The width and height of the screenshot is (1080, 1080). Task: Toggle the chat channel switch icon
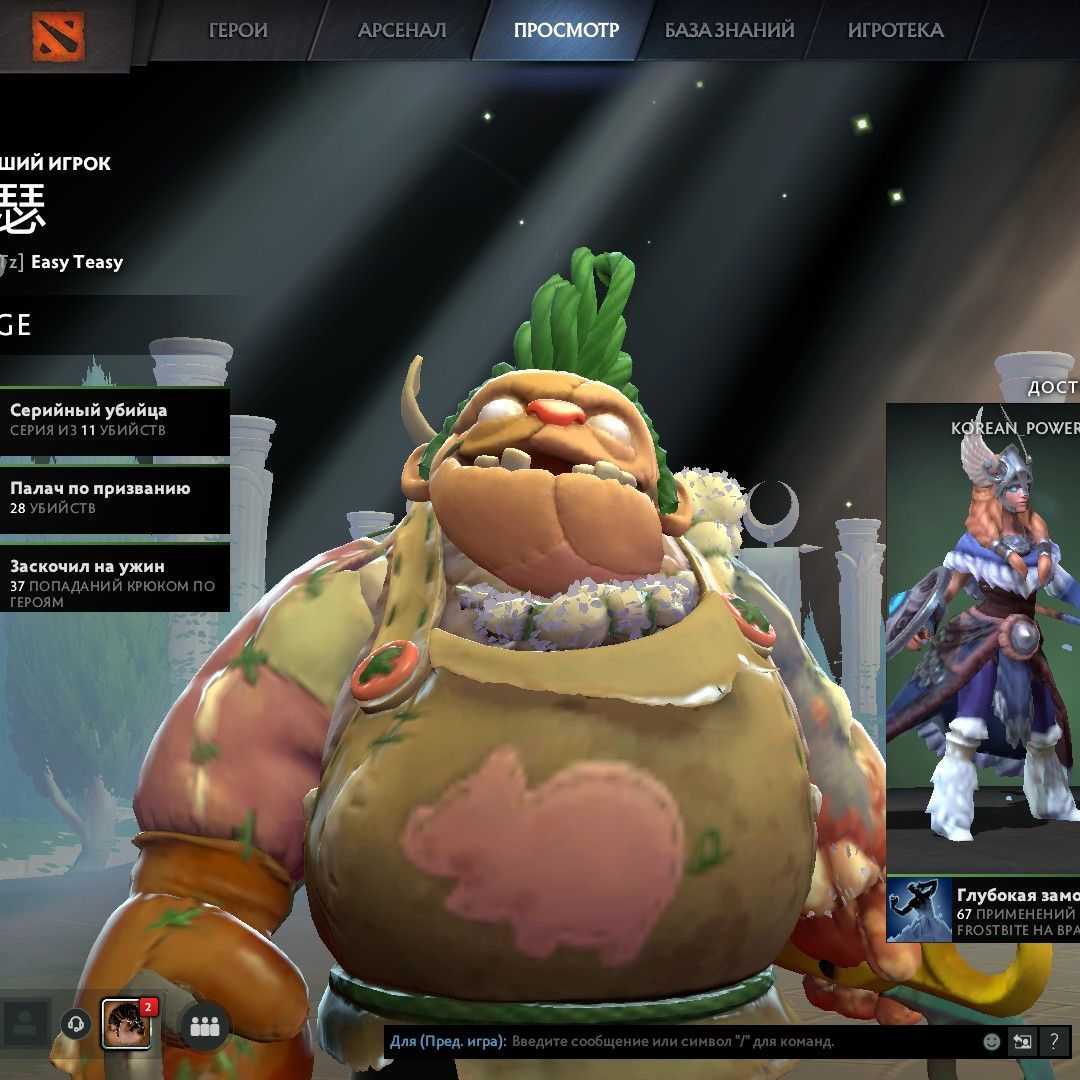(1022, 1042)
